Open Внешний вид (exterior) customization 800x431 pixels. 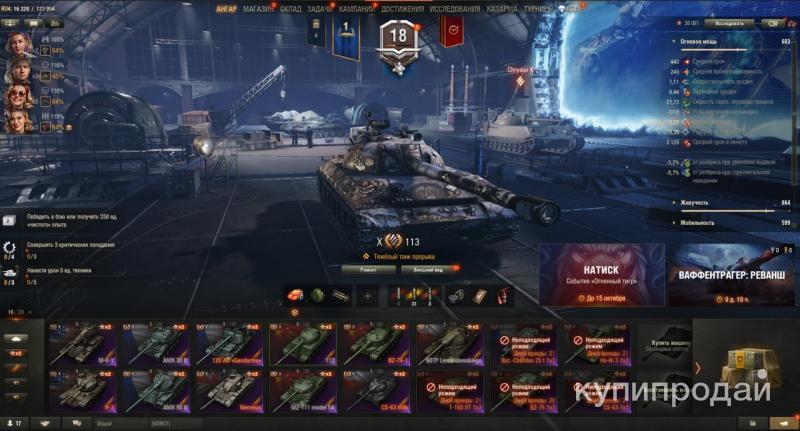point(426,269)
